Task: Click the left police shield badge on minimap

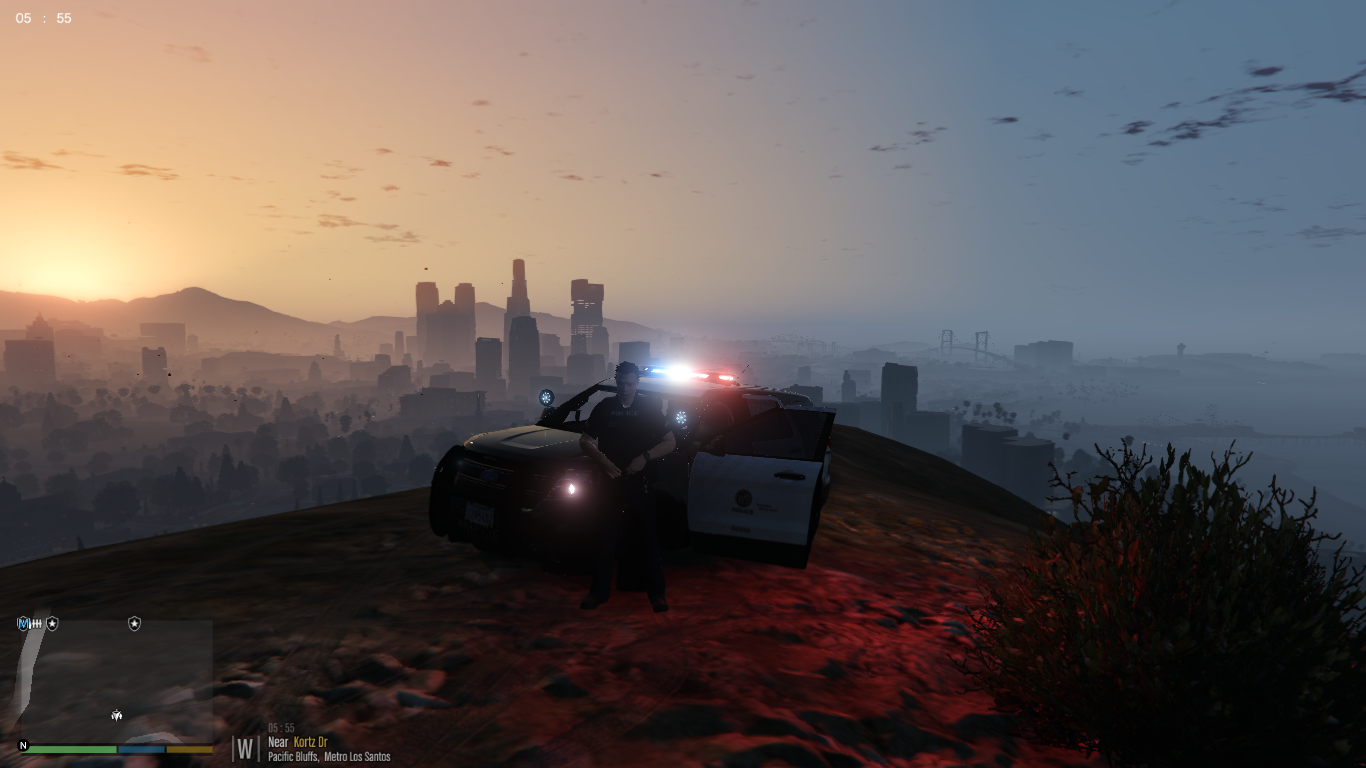Action: 51,623
